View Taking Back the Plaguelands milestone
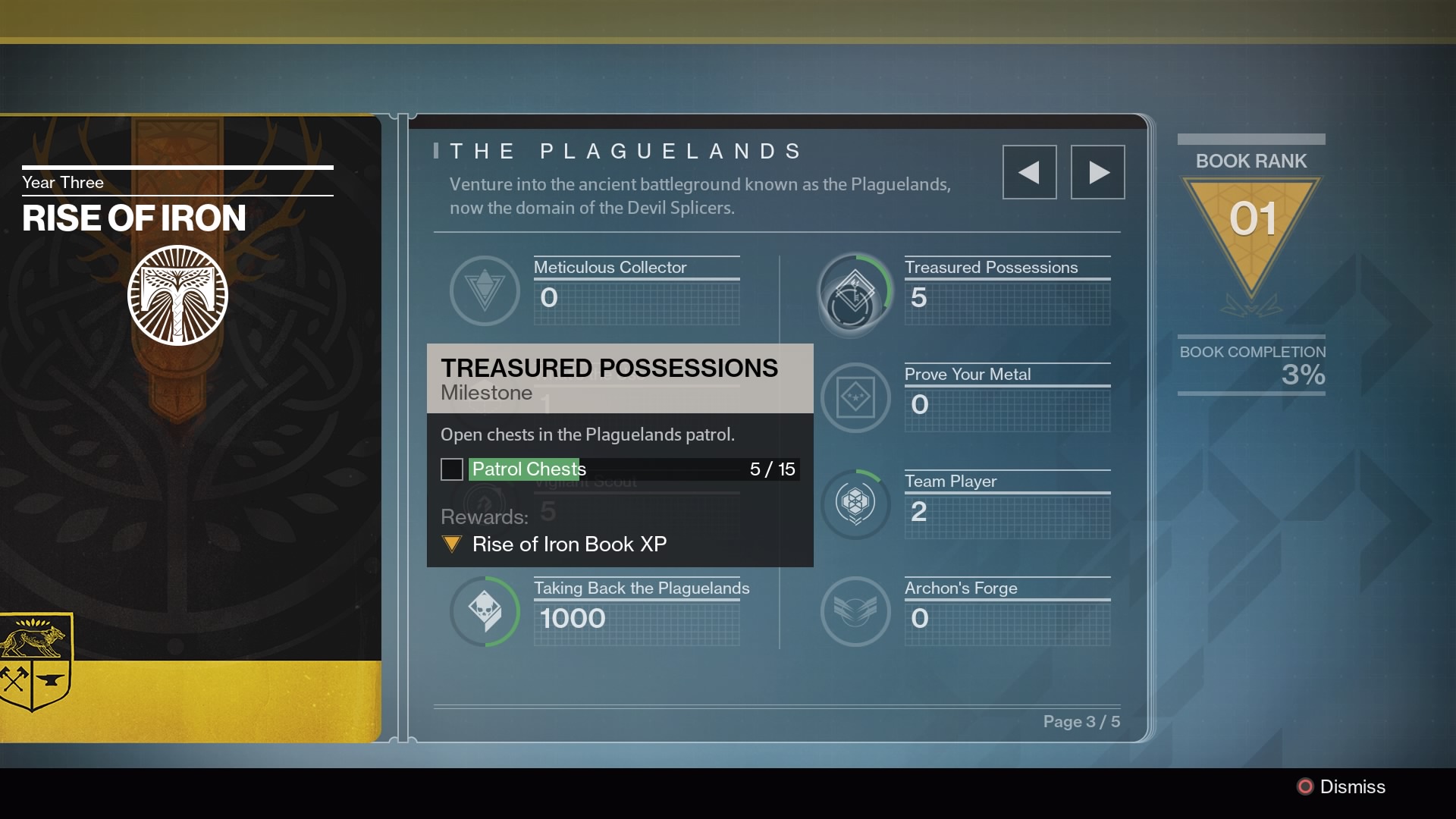The height and width of the screenshot is (819, 1456). [x=485, y=611]
